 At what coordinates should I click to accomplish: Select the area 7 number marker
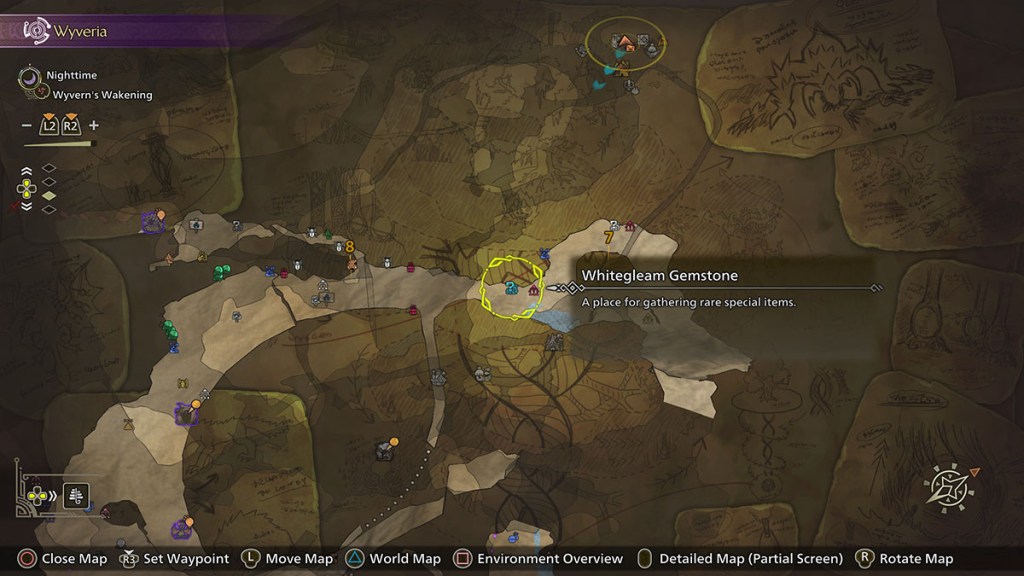click(608, 238)
